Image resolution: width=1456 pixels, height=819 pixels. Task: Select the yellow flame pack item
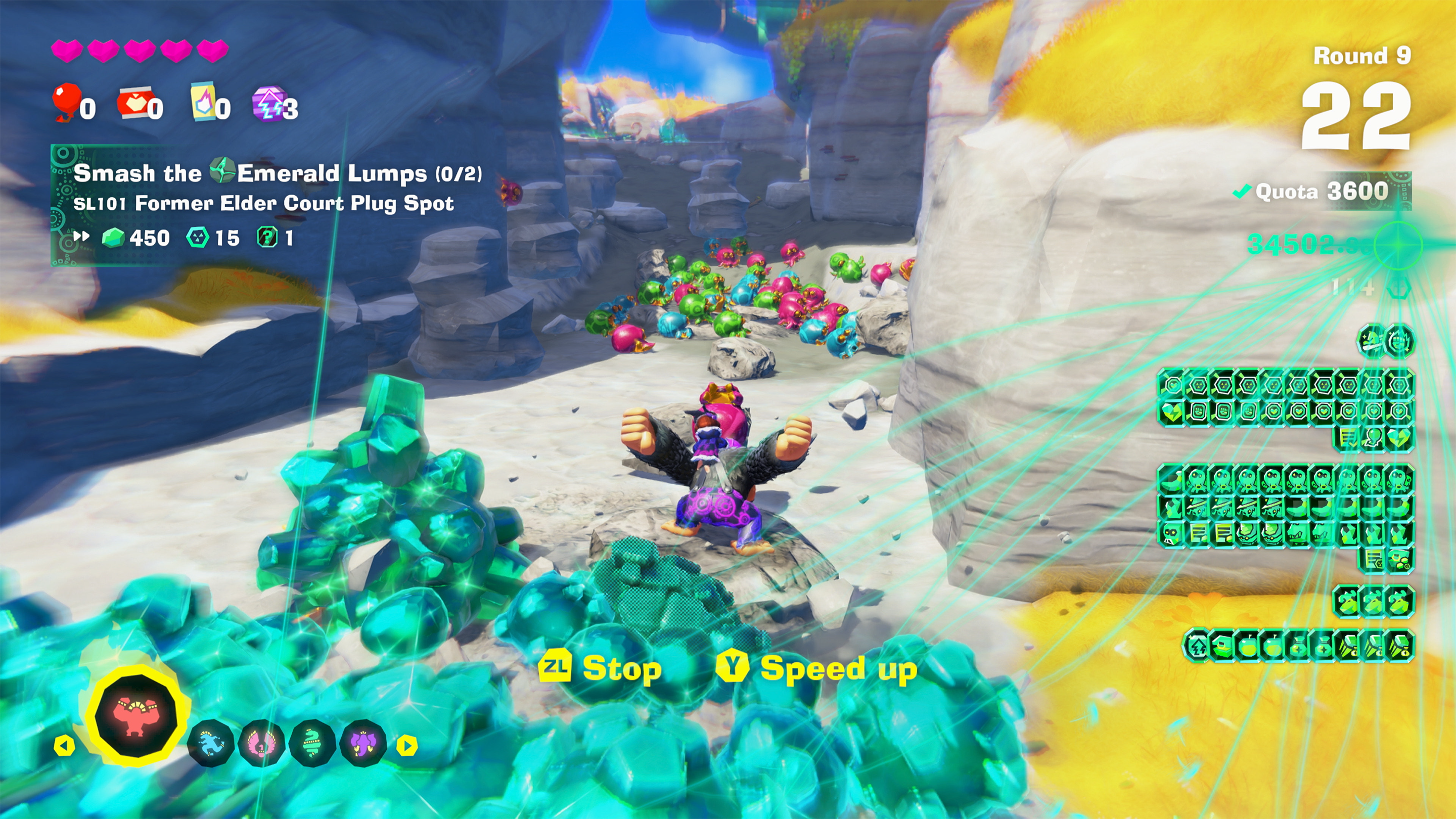point(203,102)
